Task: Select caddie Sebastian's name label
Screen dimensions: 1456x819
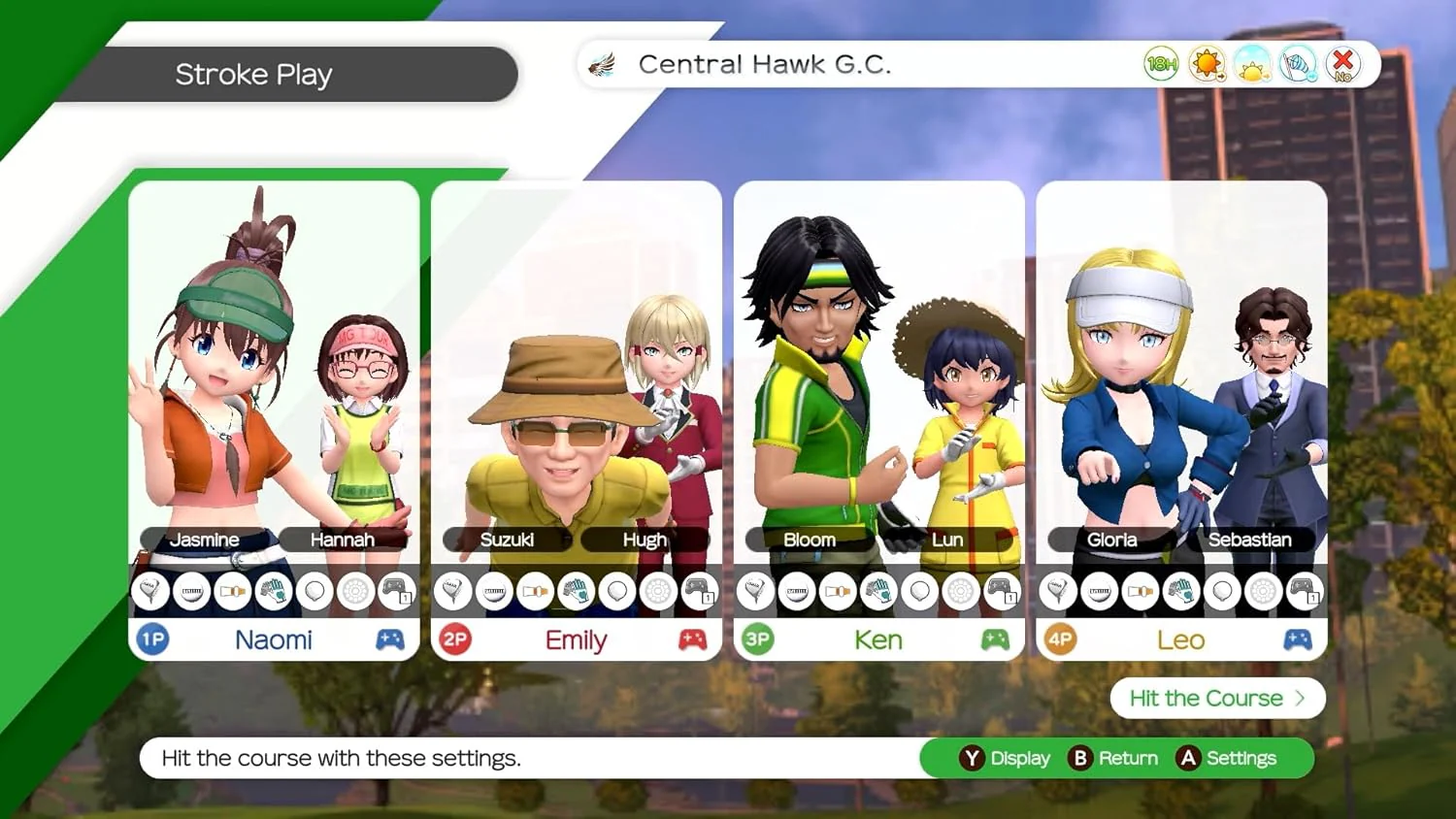Action: 1249,540
